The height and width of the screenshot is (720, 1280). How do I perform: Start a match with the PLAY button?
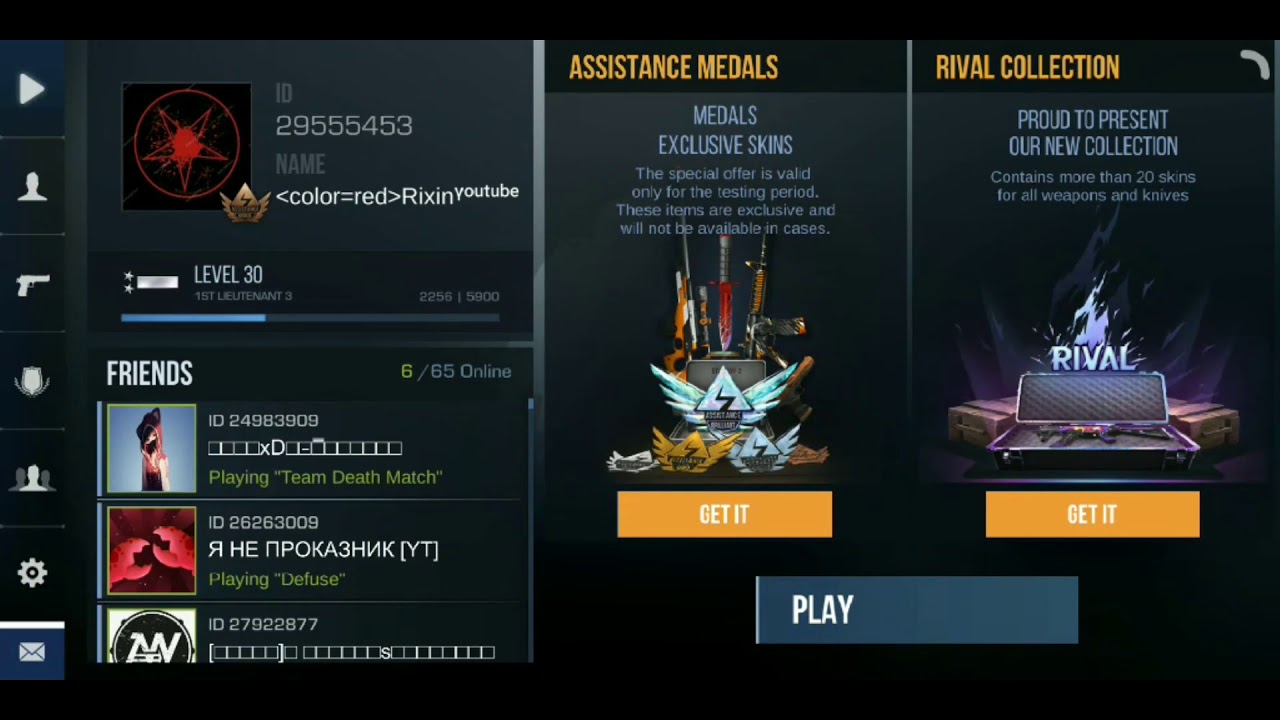click(x=916, y=610)
